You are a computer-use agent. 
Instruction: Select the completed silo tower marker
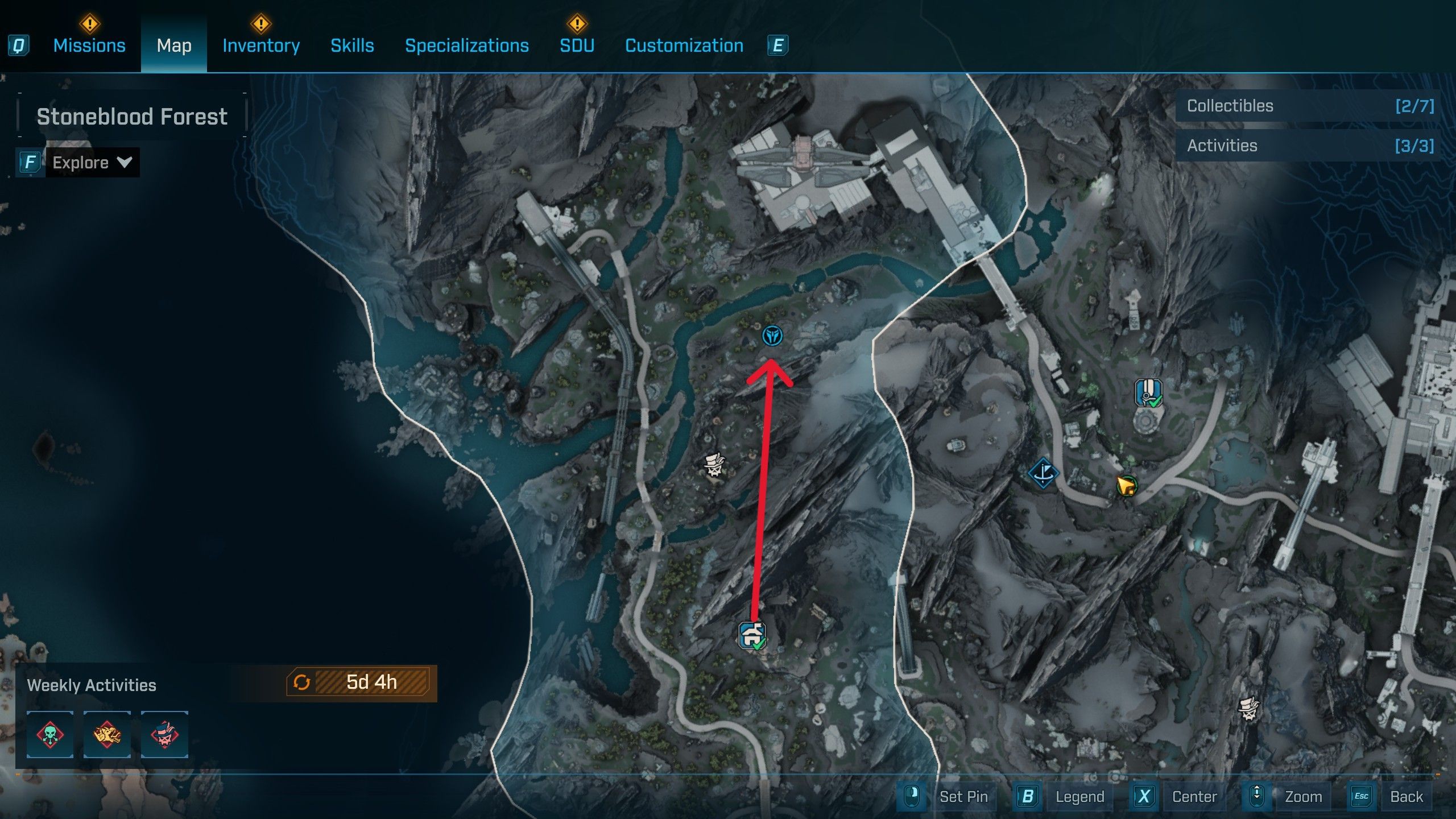(1148, 393)
